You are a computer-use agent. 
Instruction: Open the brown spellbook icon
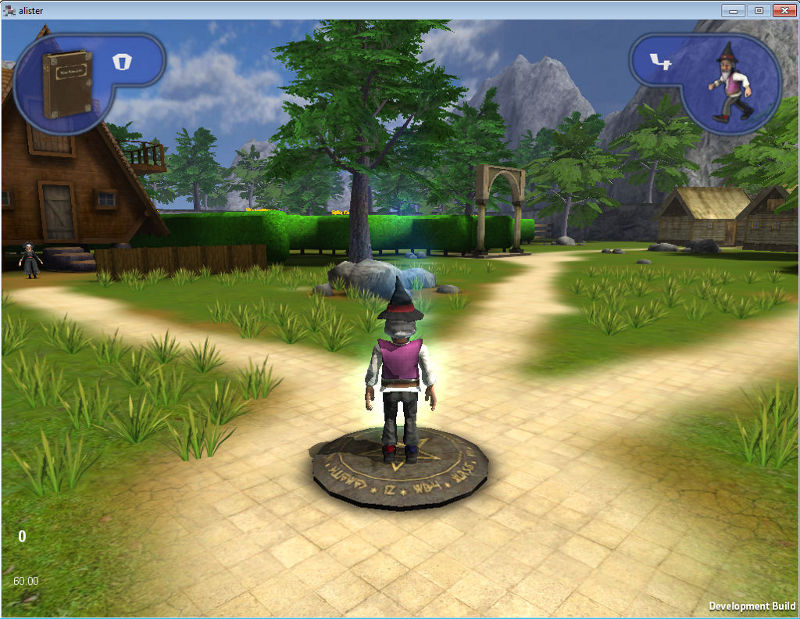tap(66, 84)
